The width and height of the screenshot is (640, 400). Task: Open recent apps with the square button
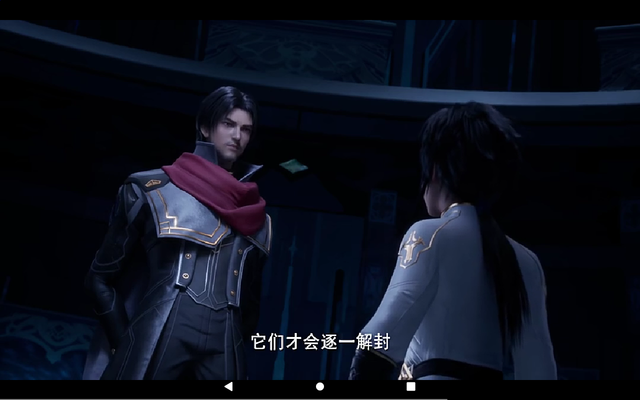(411, 386)
